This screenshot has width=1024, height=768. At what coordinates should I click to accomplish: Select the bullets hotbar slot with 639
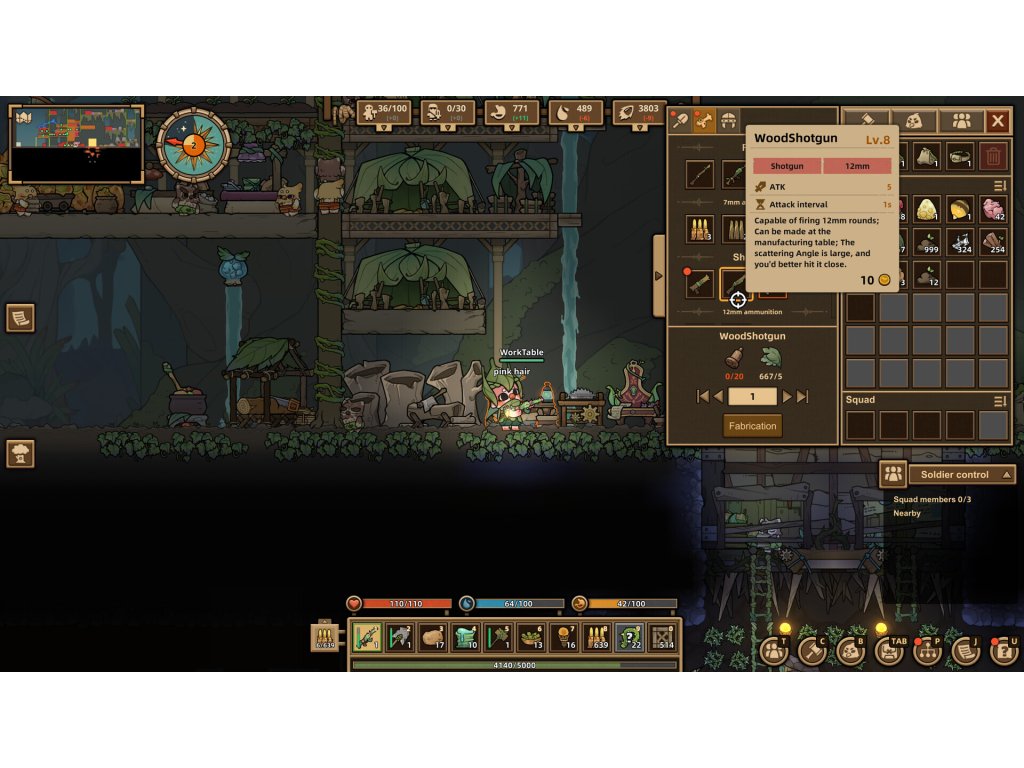[x=596, y=637]
